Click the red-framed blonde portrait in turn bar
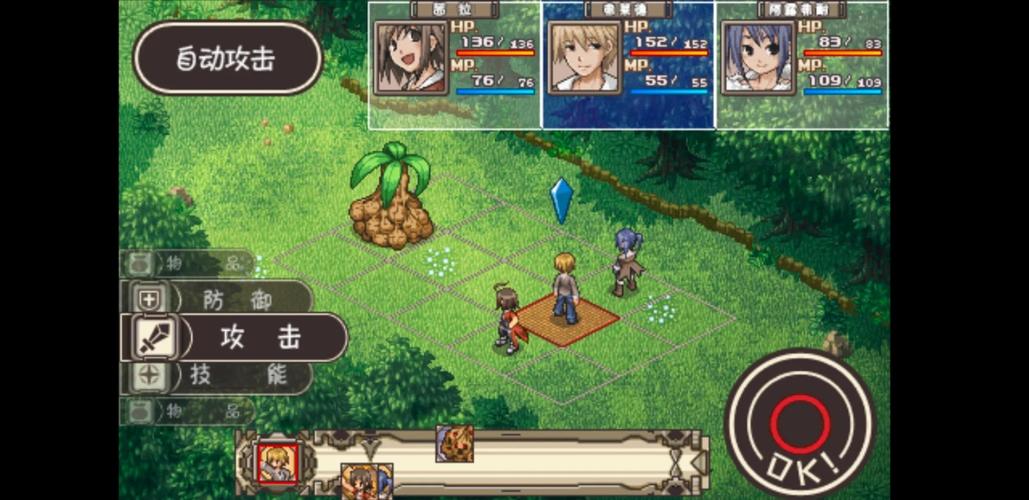1029x500 pixels. point(277,462)
